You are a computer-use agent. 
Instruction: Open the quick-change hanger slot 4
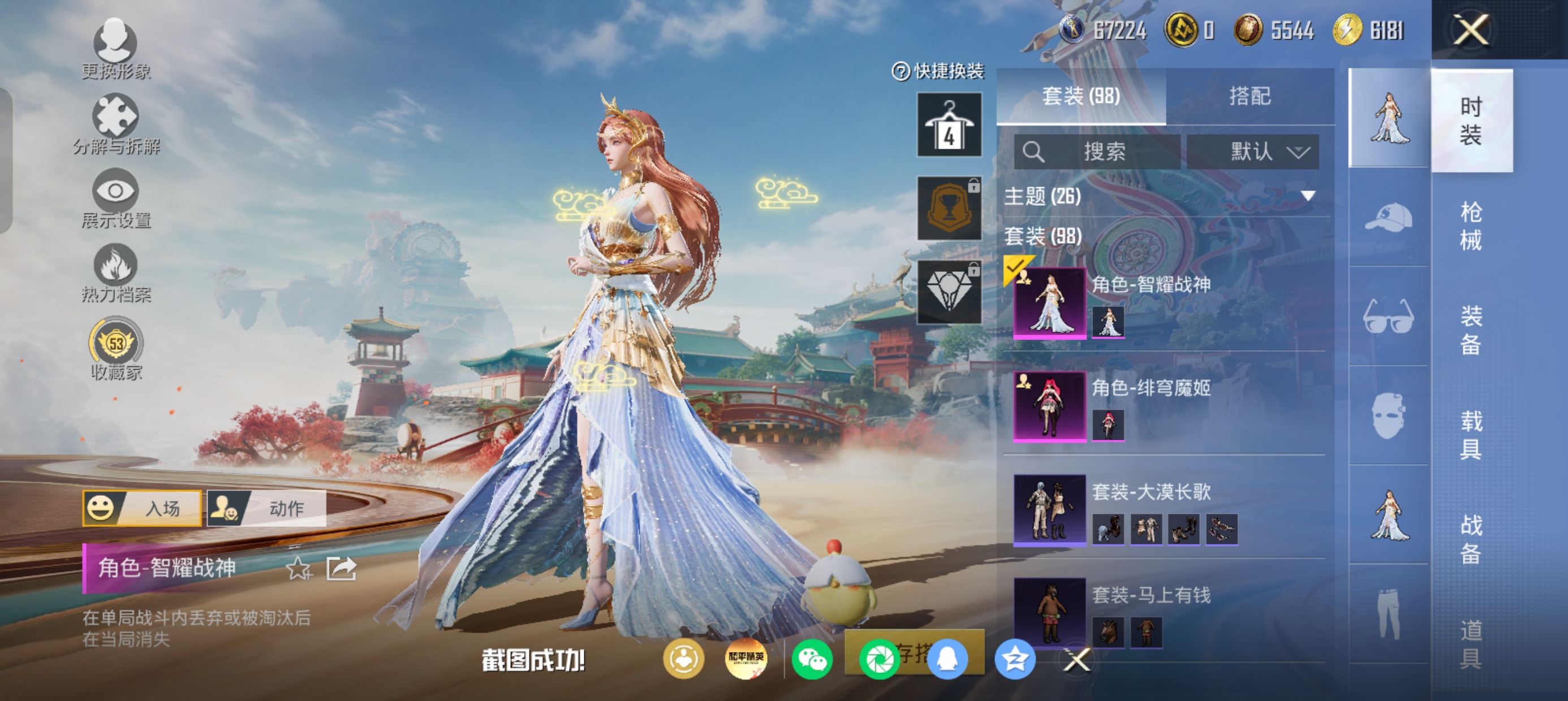[x=949, y=125]
